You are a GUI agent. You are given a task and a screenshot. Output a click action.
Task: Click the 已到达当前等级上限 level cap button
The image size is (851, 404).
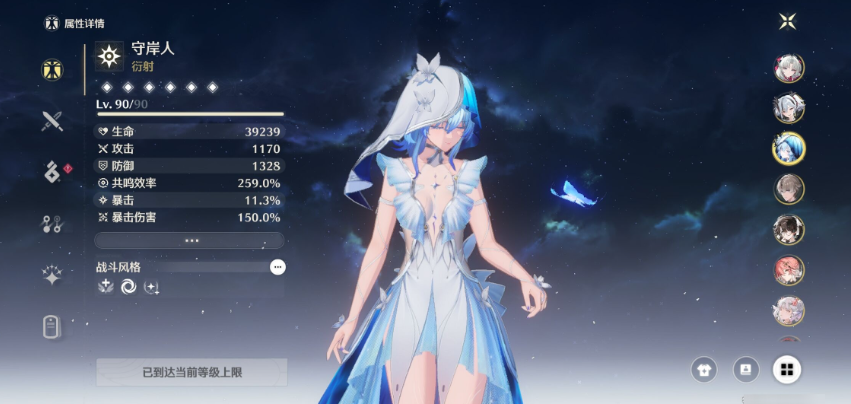[x=191, y=372]
